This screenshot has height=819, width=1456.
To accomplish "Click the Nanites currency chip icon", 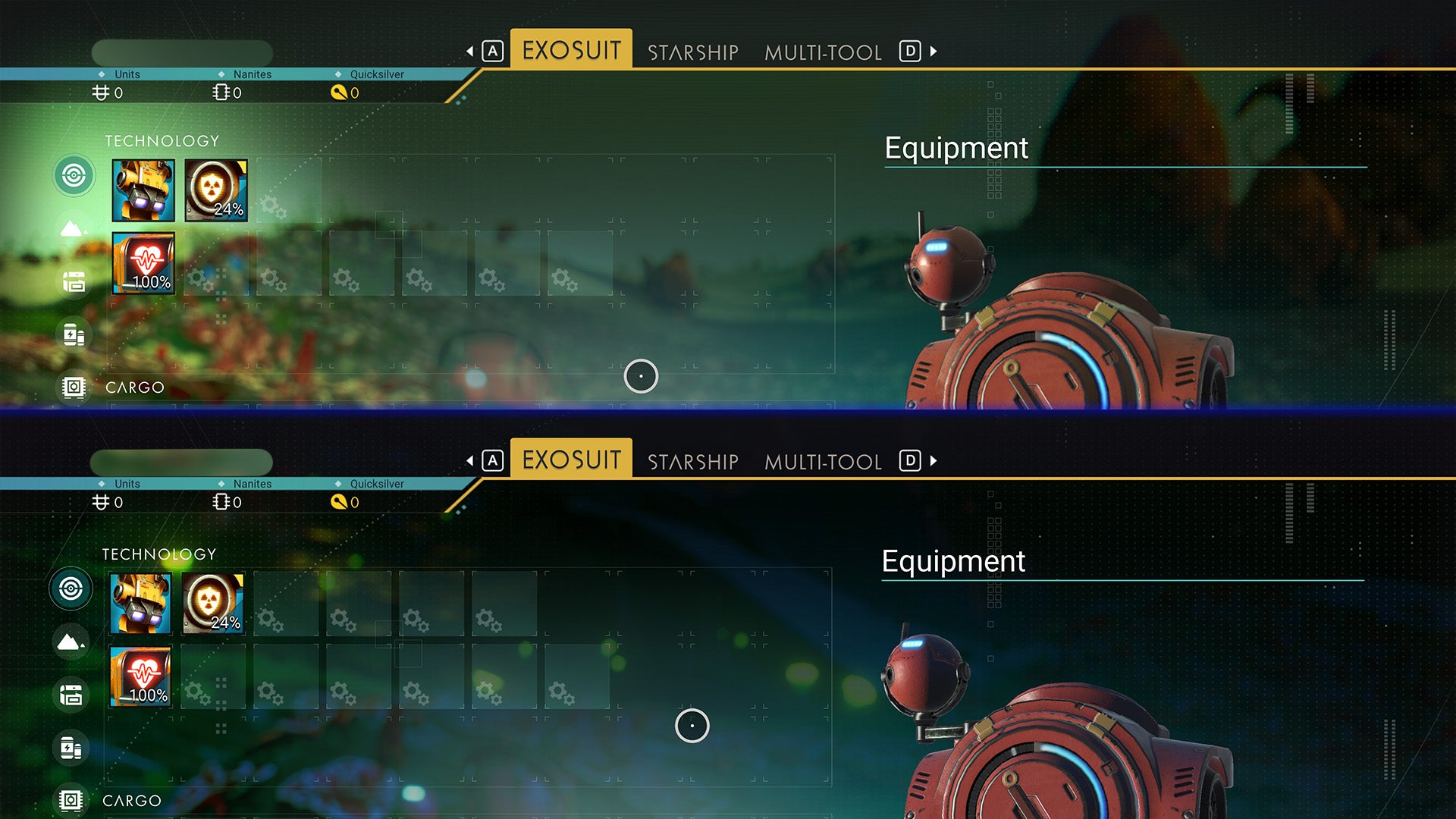I will click(x=220, y=93).
